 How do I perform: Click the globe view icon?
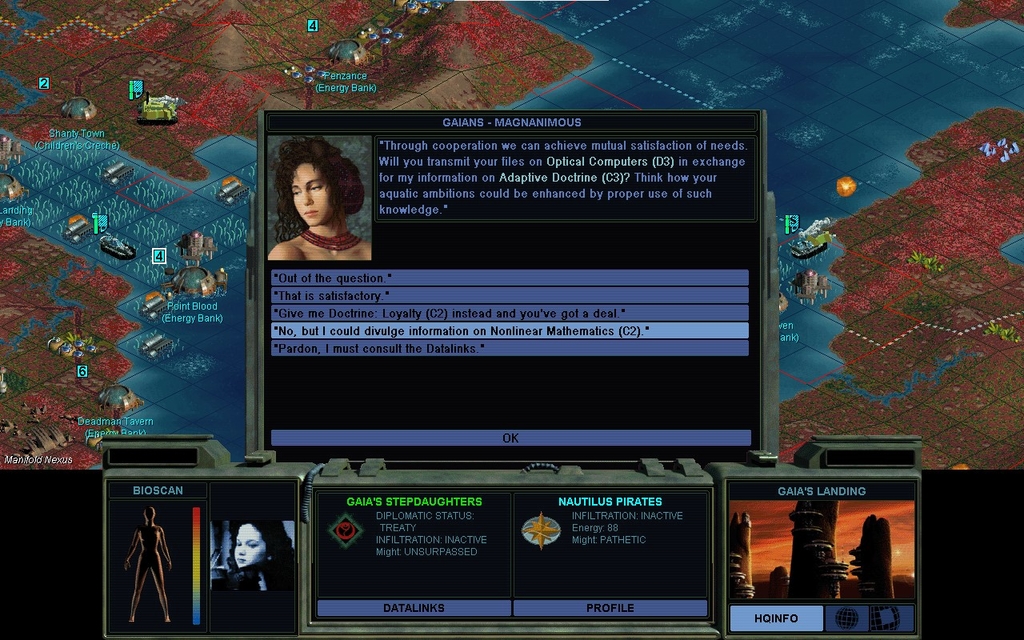[846, 618]
